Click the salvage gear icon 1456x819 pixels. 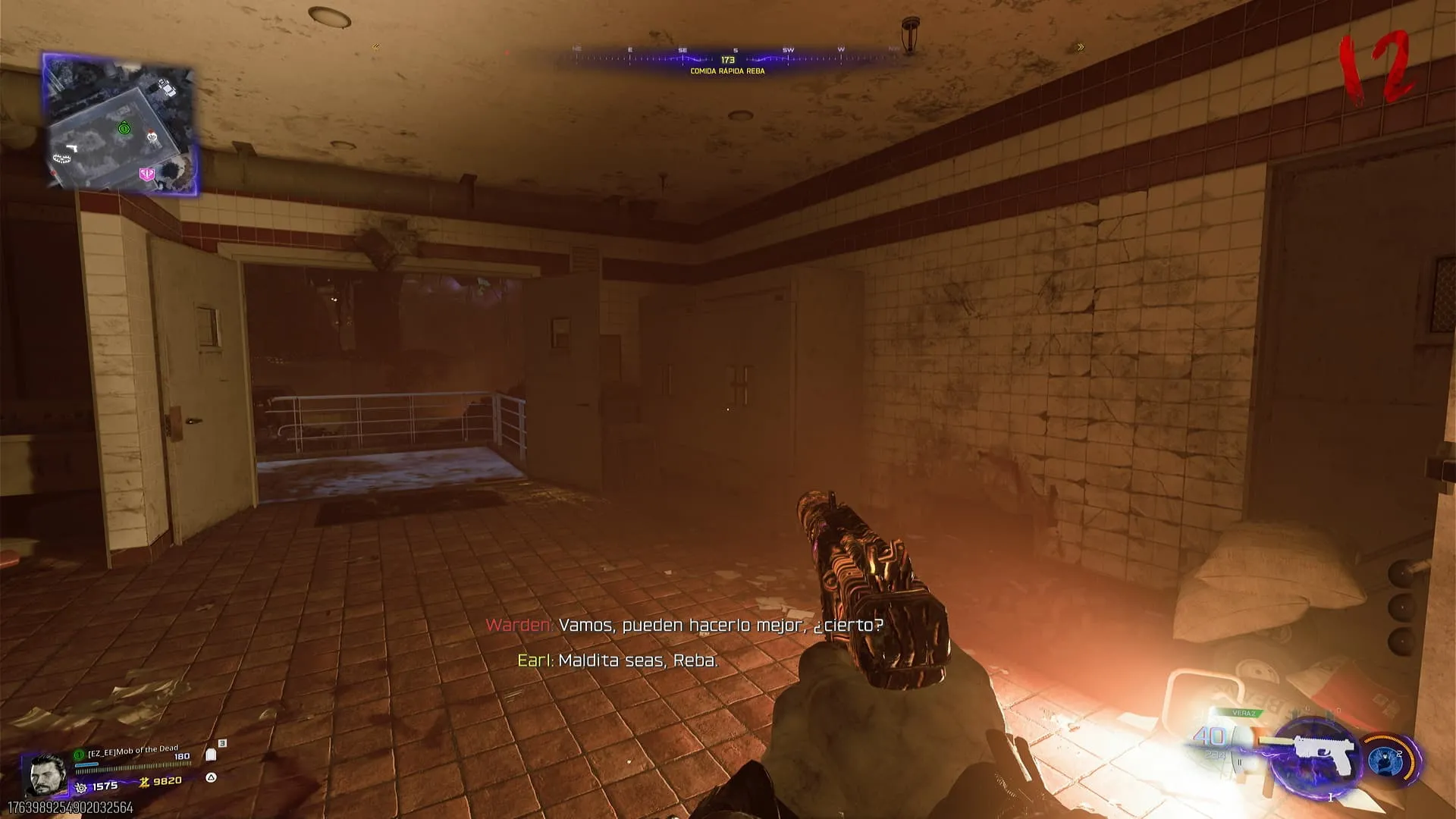coord(81,788)
